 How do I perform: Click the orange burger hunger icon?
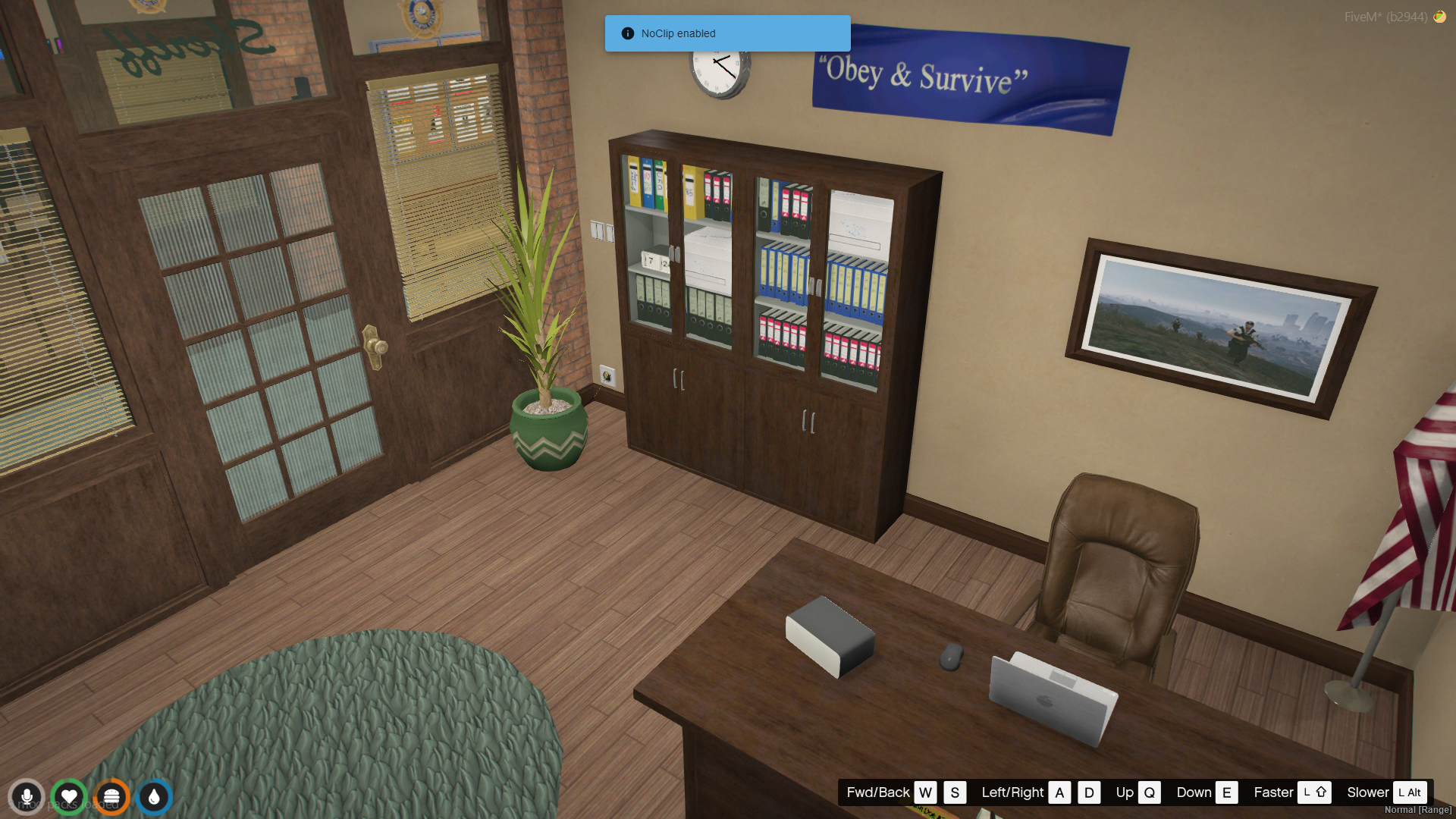[x=111, y=797]
